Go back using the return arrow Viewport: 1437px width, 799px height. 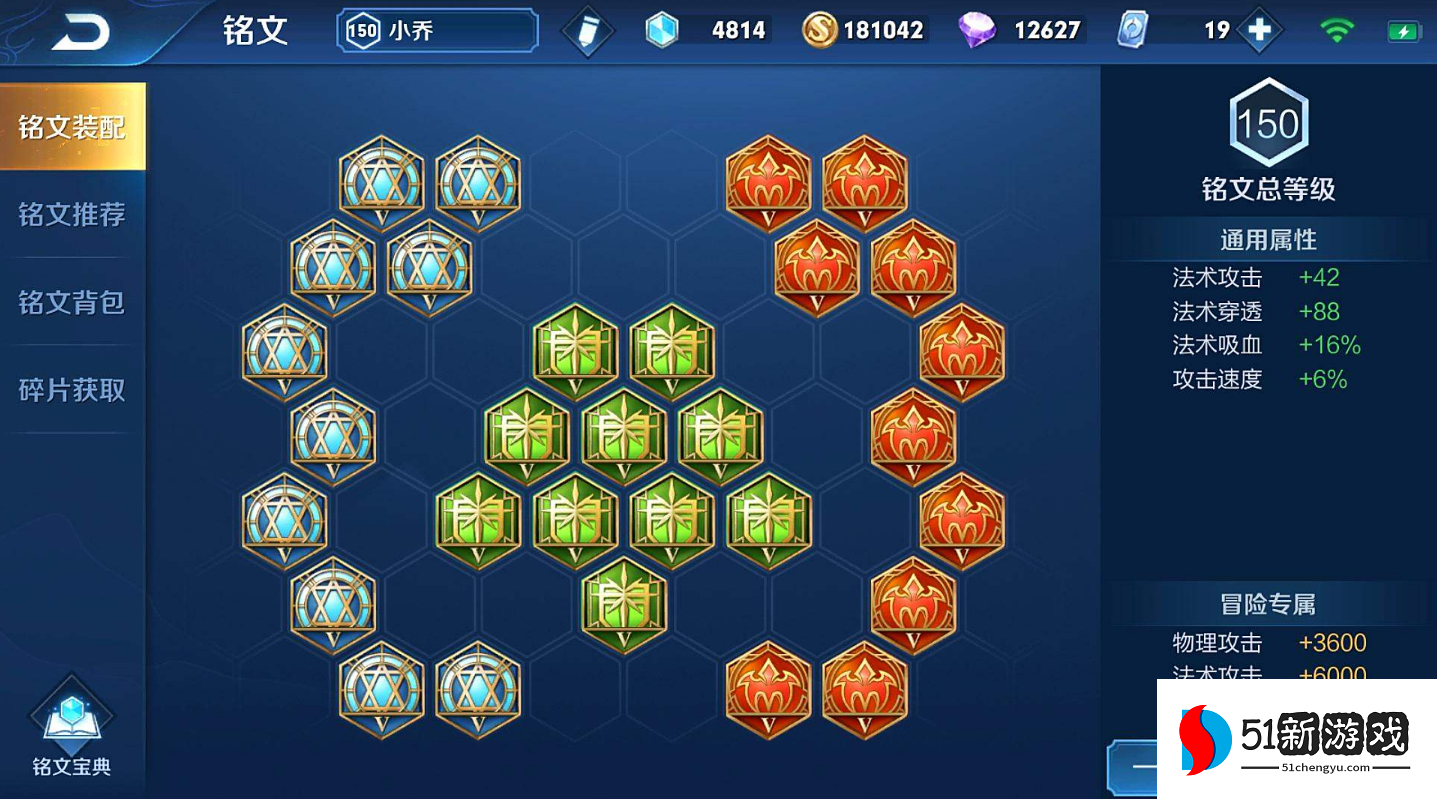81,33
